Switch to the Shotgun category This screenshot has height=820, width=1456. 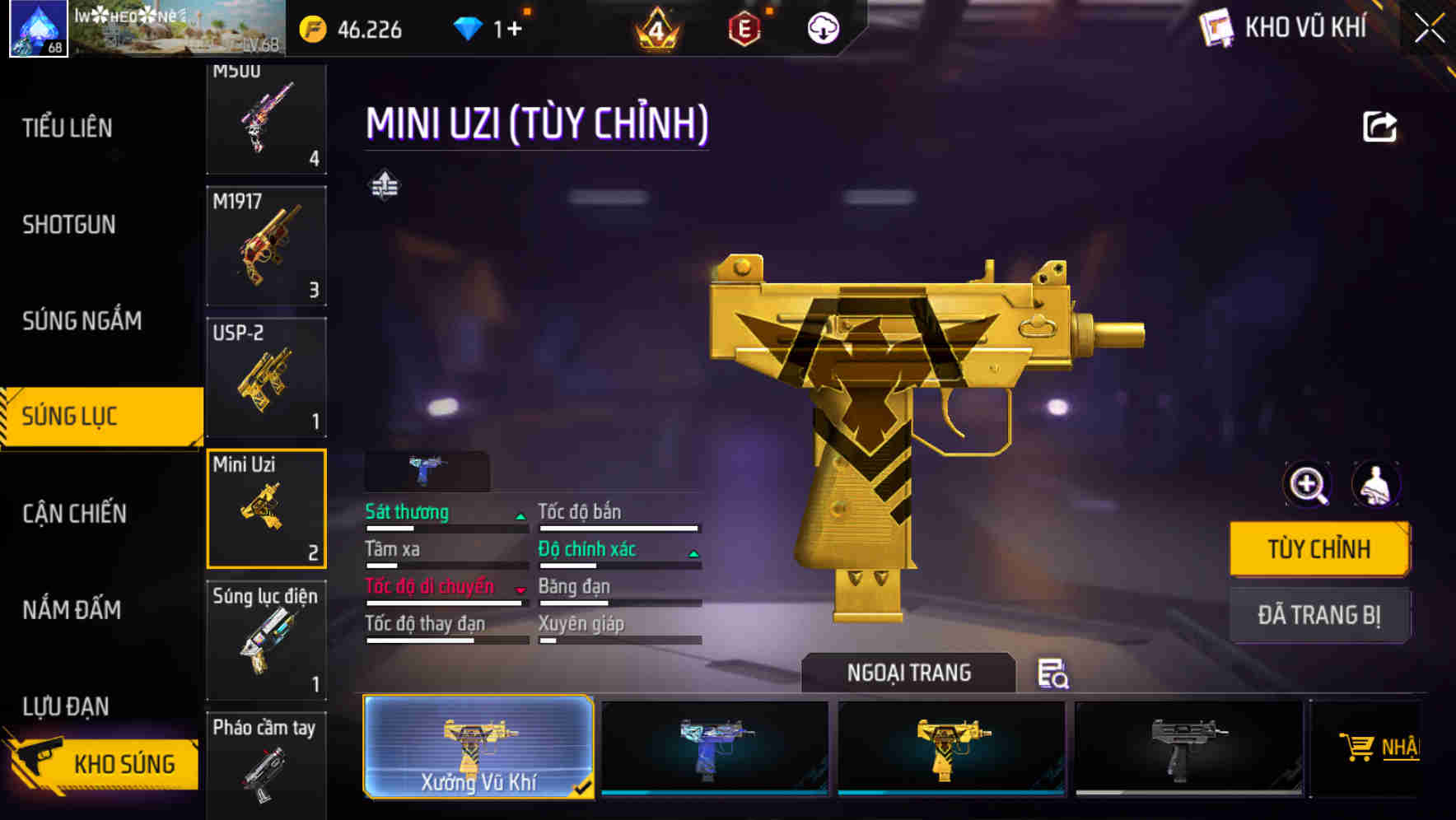pyautogui.click(x=69, y=225)
